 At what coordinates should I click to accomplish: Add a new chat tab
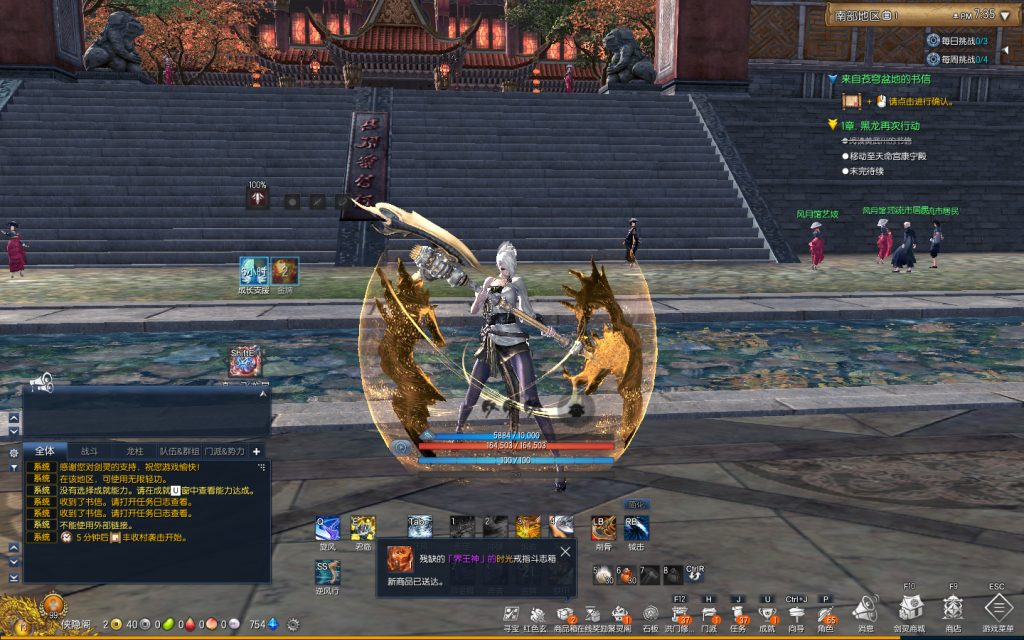[x=256, y=451]
